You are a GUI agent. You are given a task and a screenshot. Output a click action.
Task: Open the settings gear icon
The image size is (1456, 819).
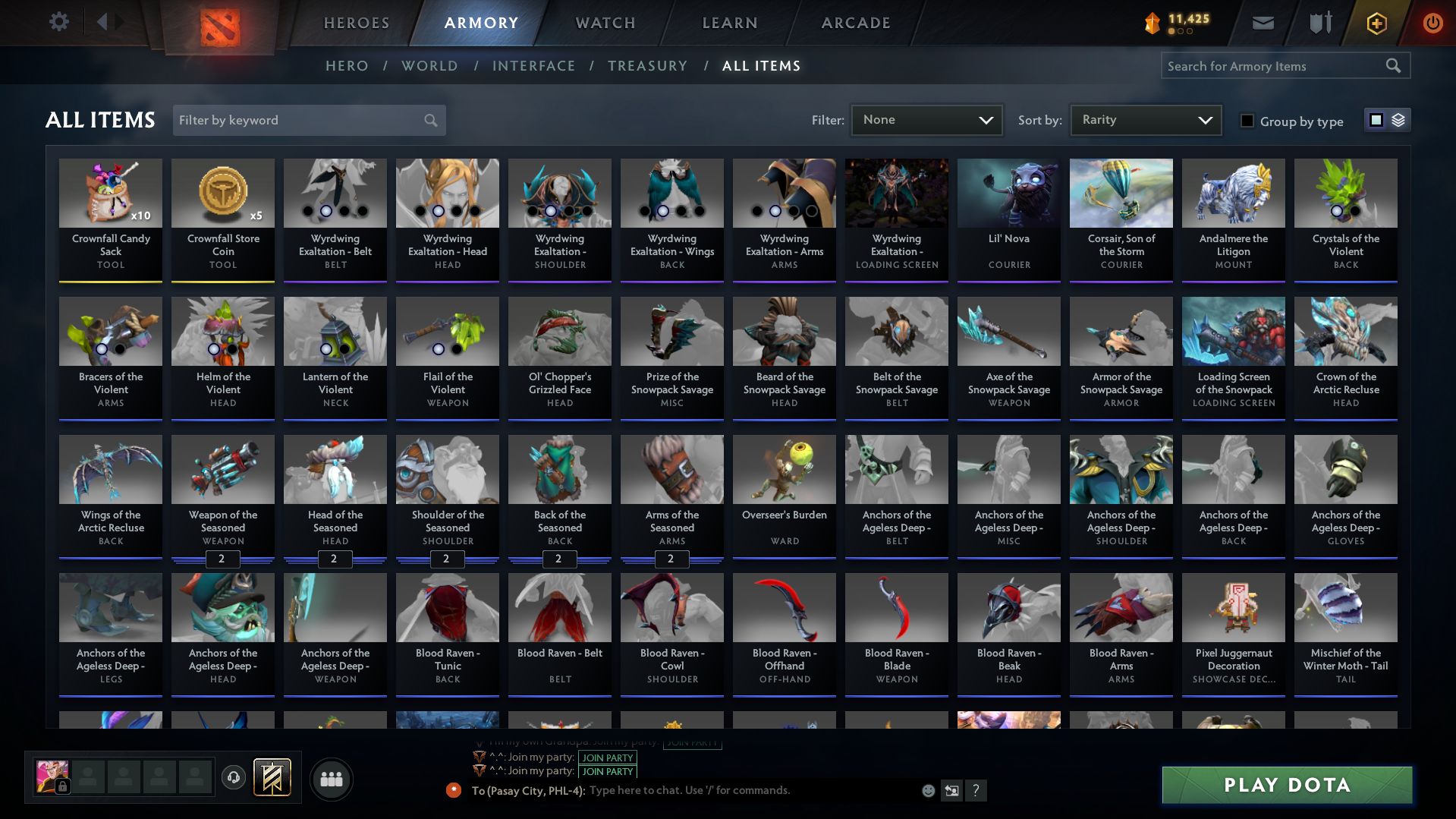[x=58, y=22]
